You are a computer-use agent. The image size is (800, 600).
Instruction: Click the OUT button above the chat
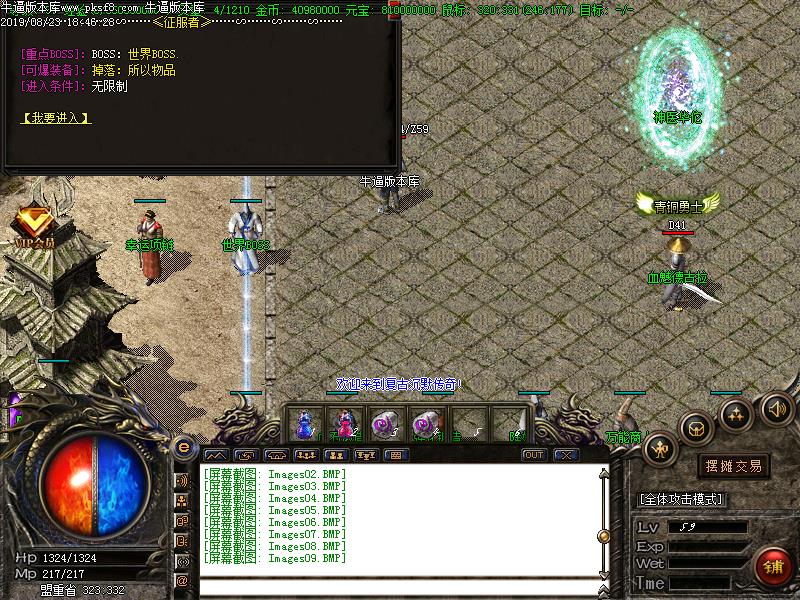[x=535, y=455]
